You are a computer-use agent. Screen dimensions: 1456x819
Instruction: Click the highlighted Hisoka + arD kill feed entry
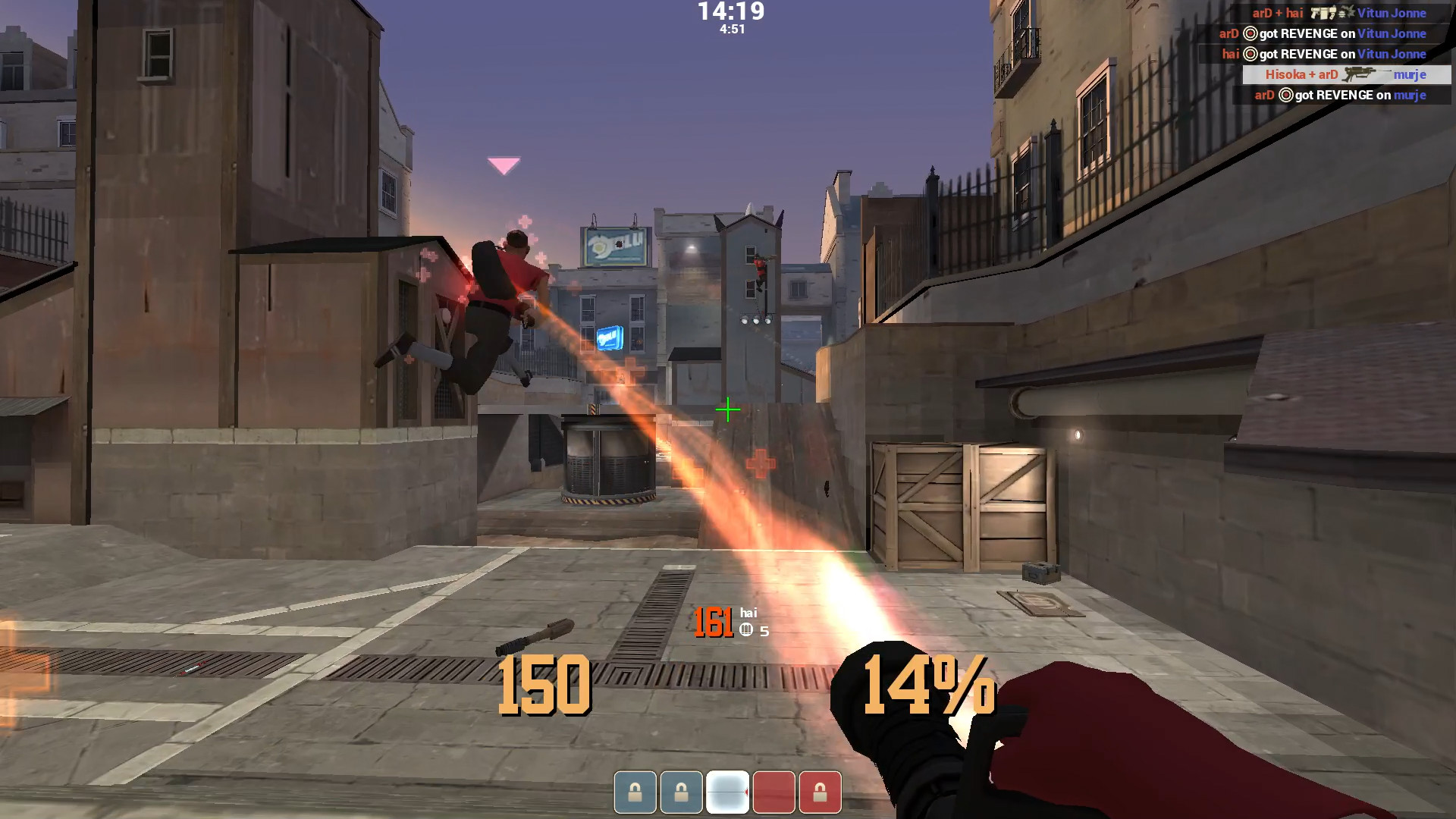[1345, 74]
